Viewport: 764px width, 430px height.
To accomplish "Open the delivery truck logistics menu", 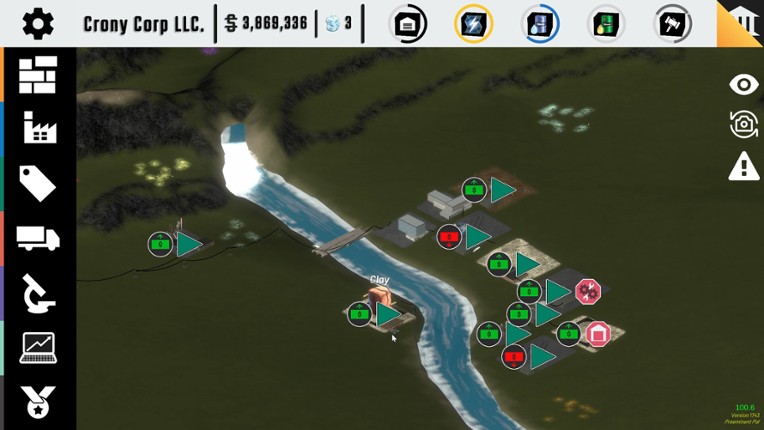I will click(x=38, y=238).
